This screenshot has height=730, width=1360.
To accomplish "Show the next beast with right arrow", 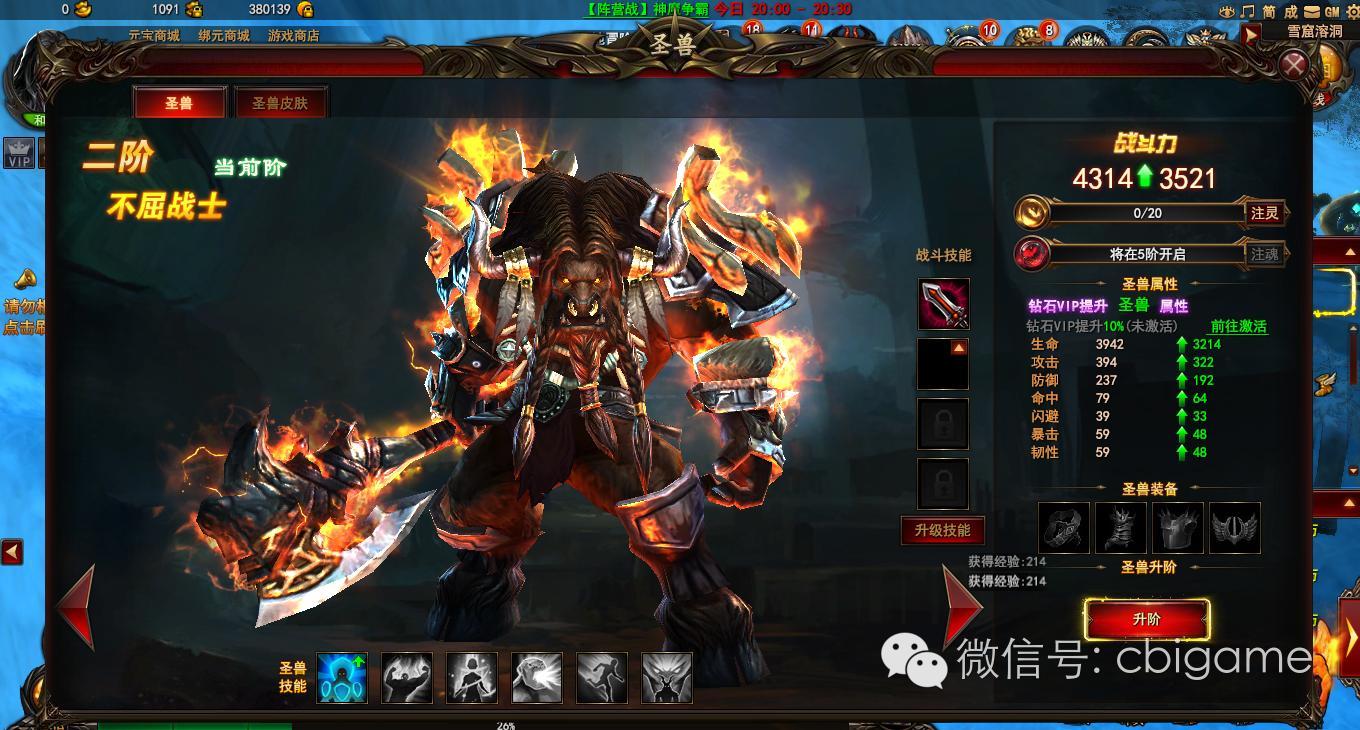I will coord(962,607).
